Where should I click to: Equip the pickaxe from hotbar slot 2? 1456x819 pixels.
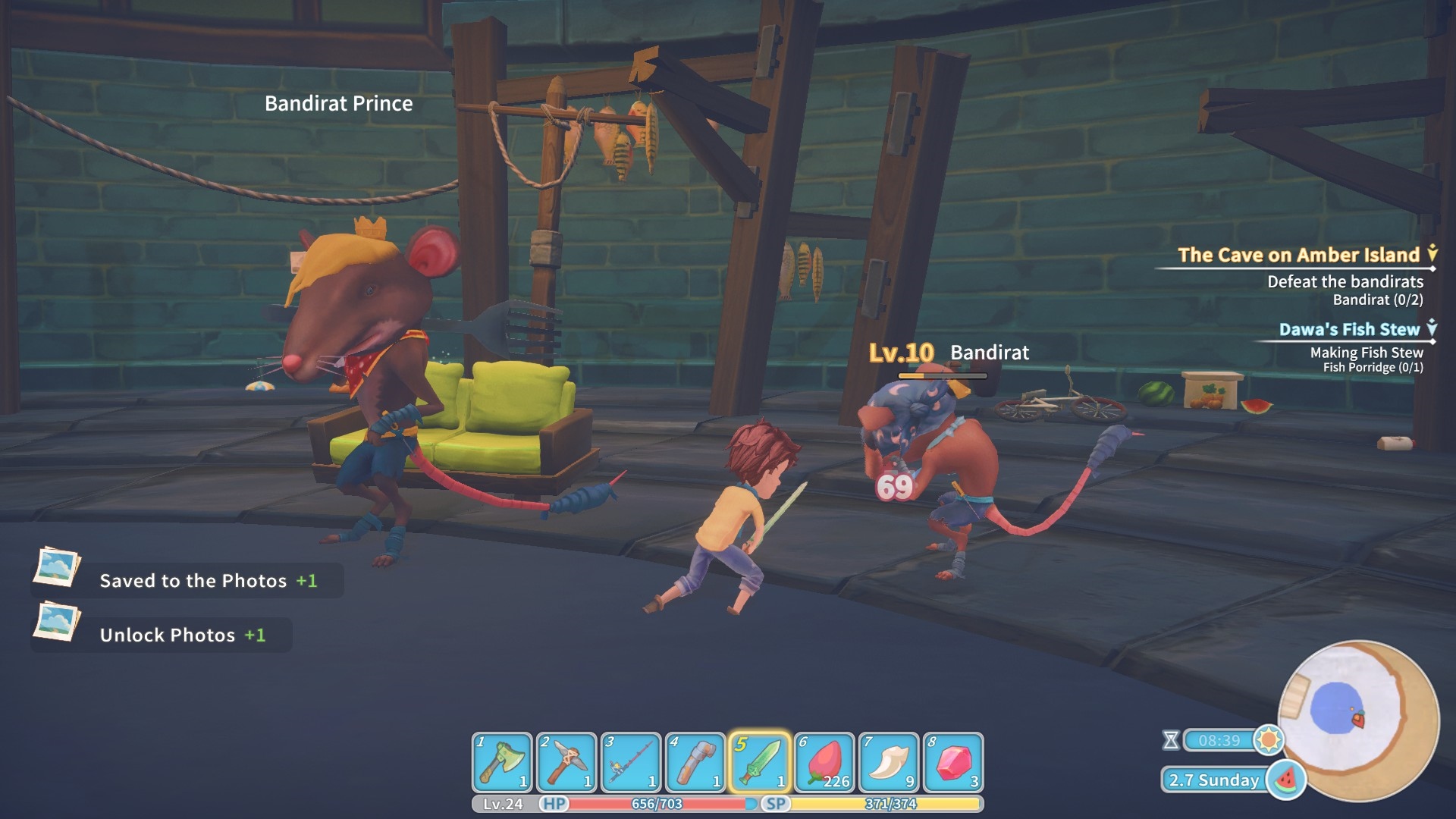566,762
